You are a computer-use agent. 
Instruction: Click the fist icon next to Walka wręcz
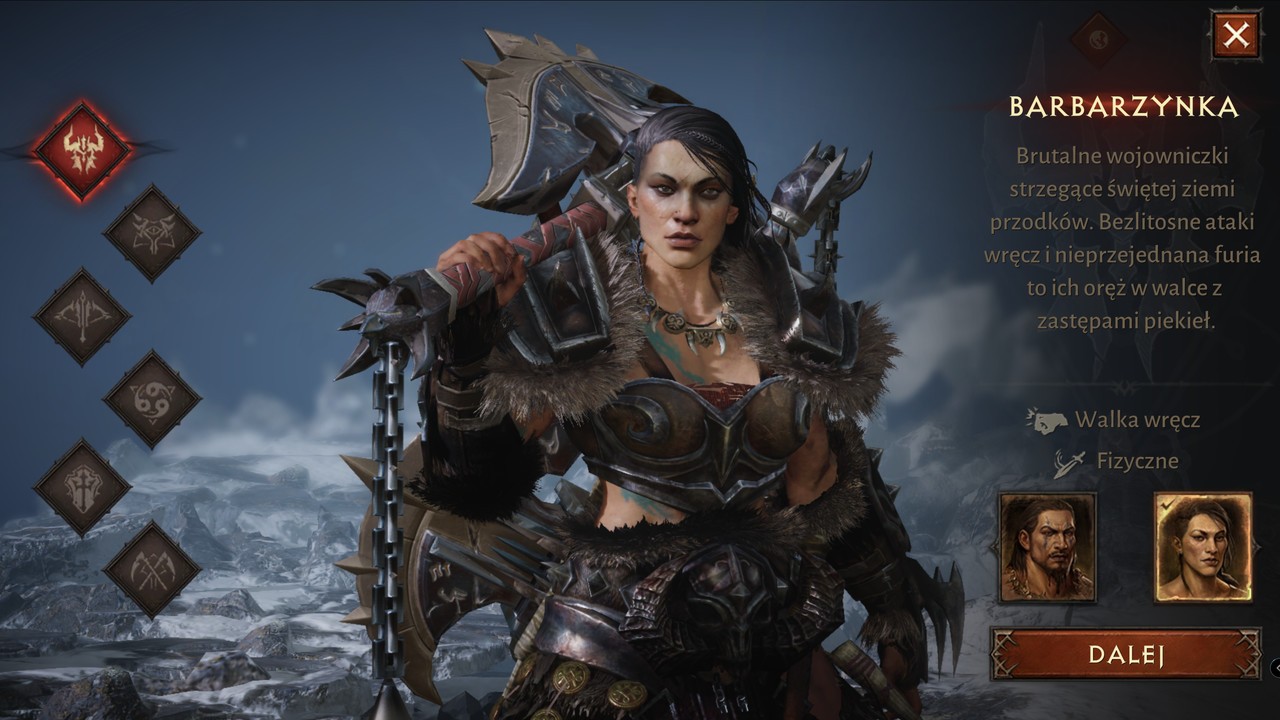[x=1050, y=424]
